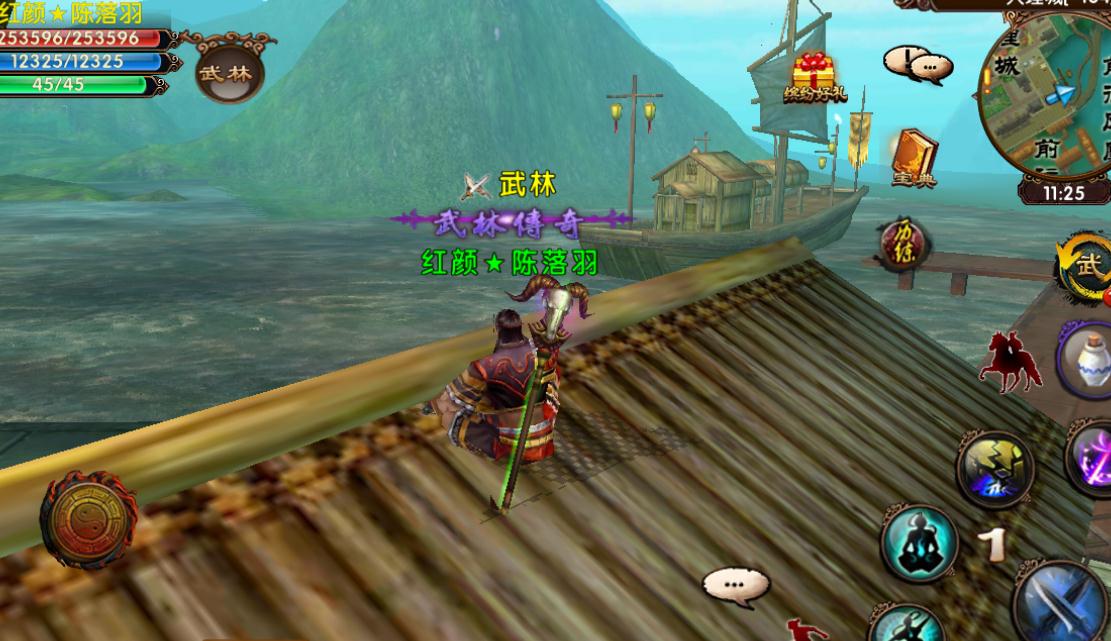Open the 宝典 book guide
This screenshot has width=1111, height=641.
coord(913,158)
